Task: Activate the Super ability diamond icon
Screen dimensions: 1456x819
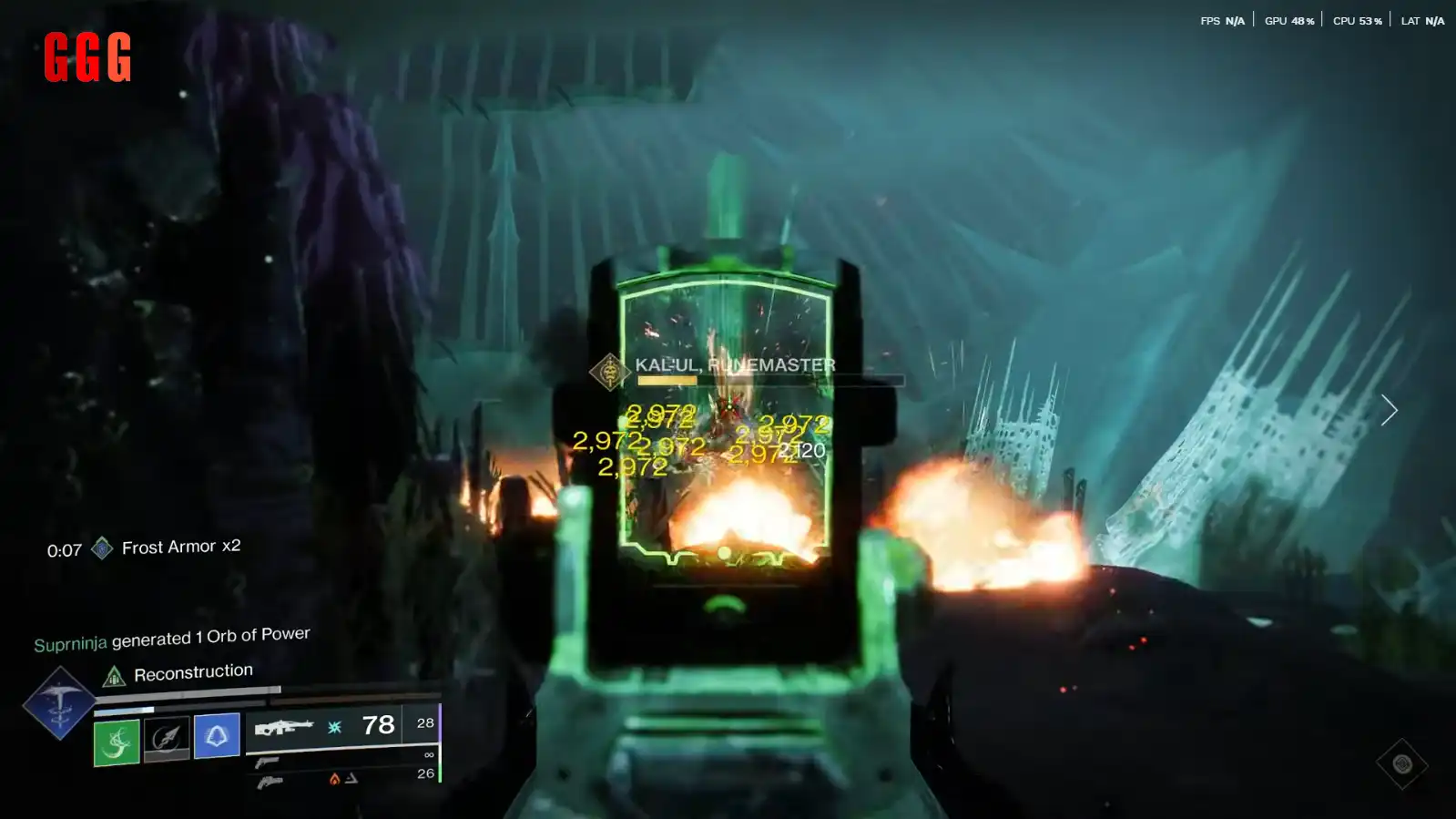Action: click(59, 702)
